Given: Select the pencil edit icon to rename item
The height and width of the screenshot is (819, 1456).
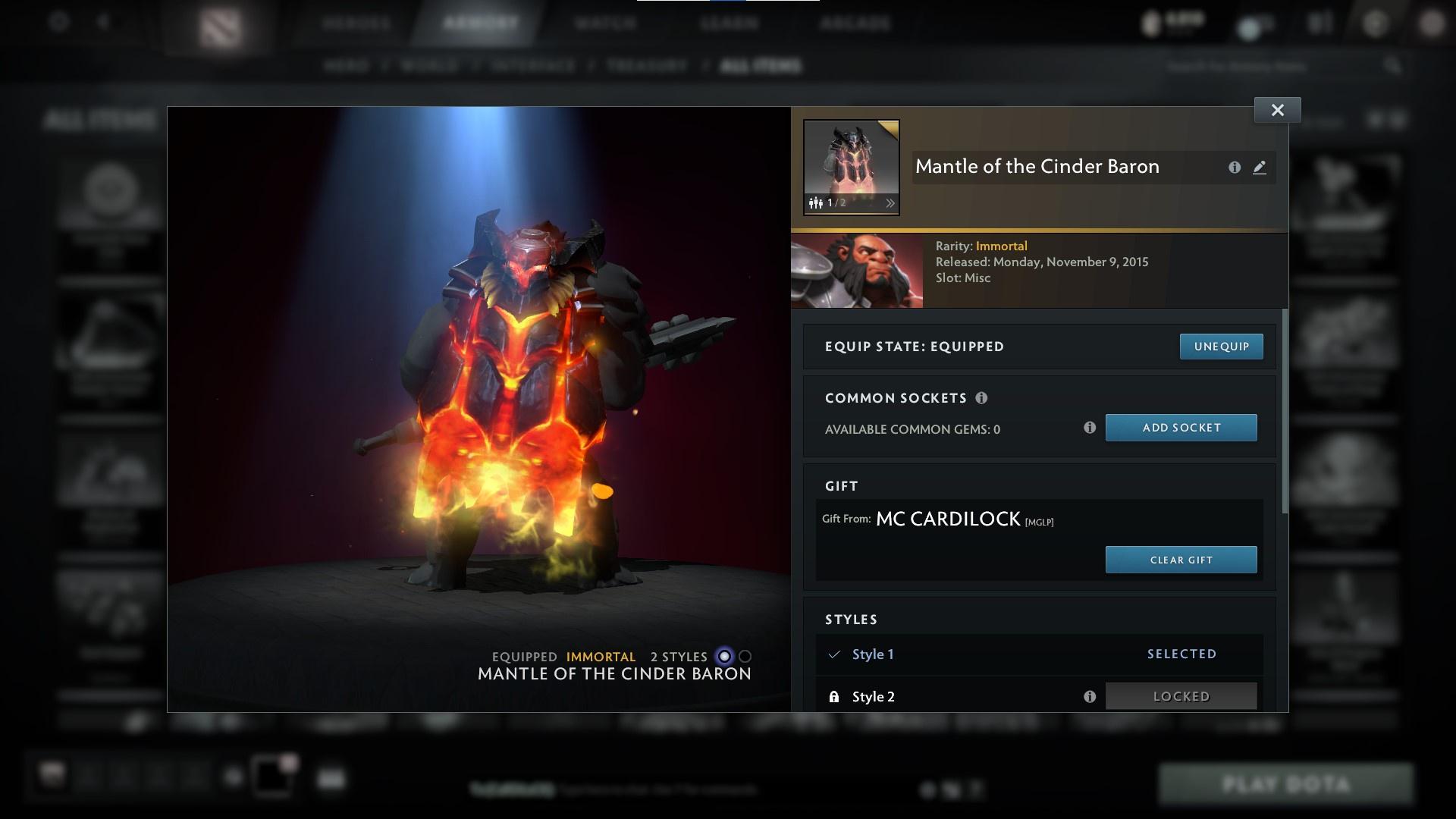Looking at the screenshot, I should [1260, 168].
